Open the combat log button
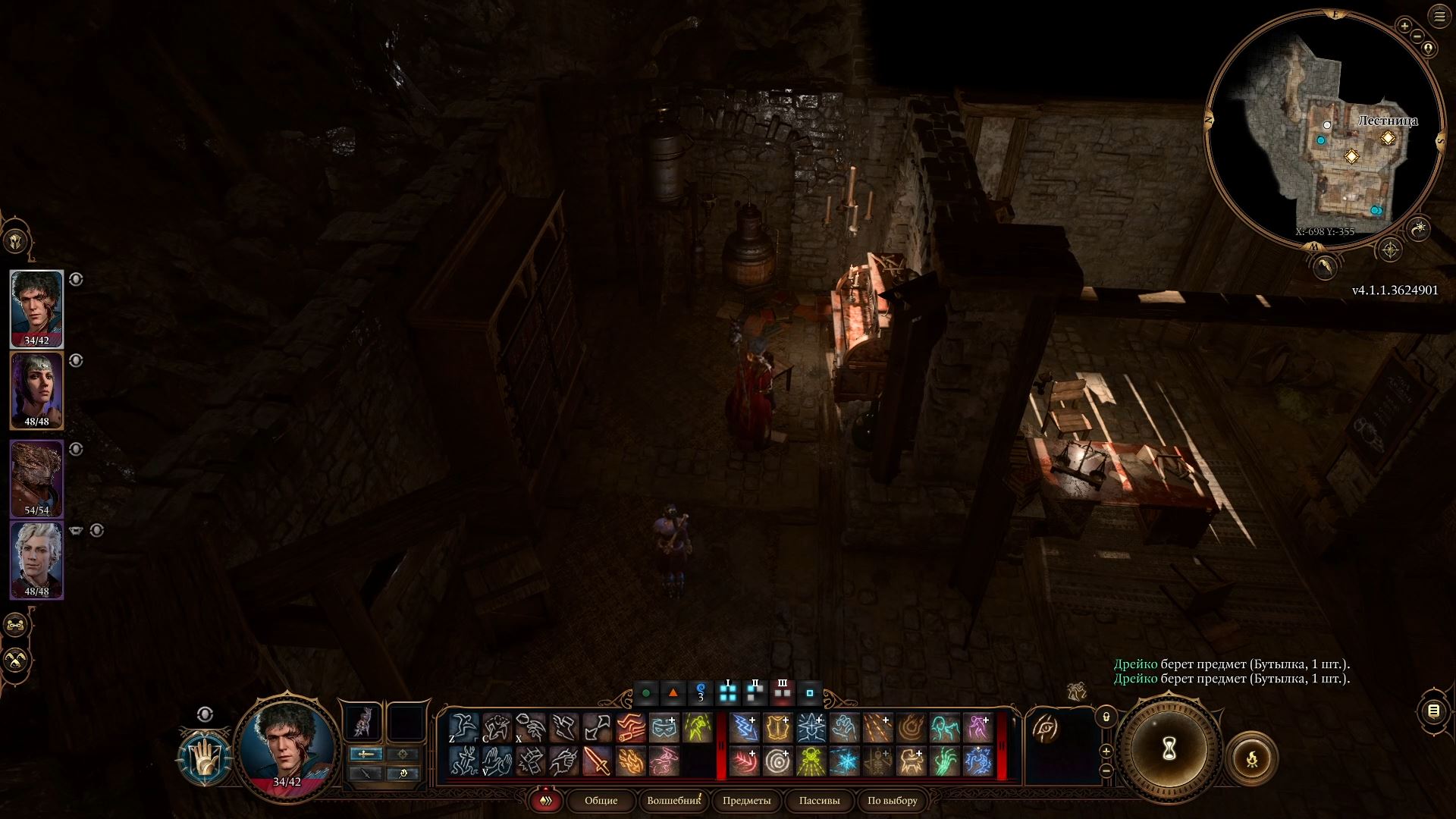This screenshot has width=1456, height=819. pos(1432,711)
